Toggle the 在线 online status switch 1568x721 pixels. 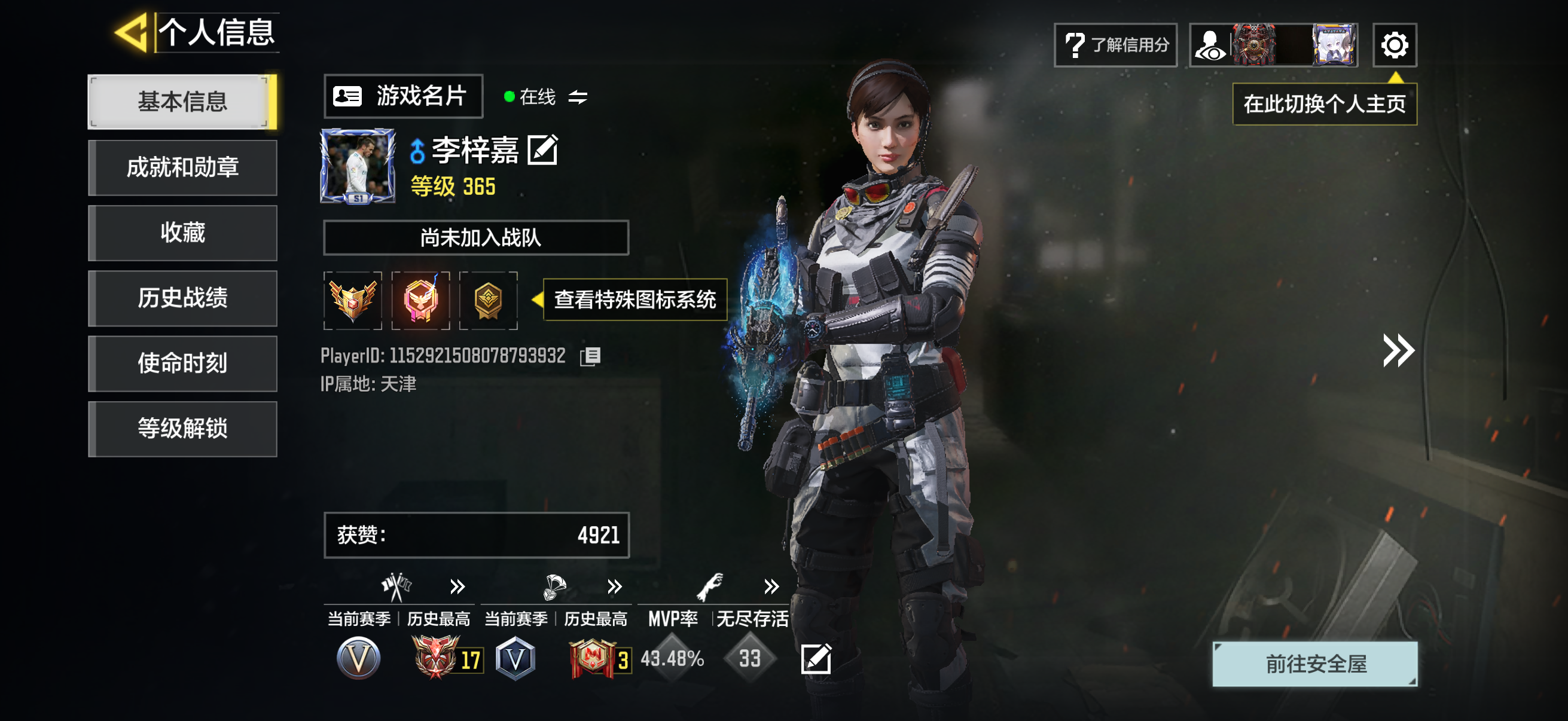coord(577,97)
